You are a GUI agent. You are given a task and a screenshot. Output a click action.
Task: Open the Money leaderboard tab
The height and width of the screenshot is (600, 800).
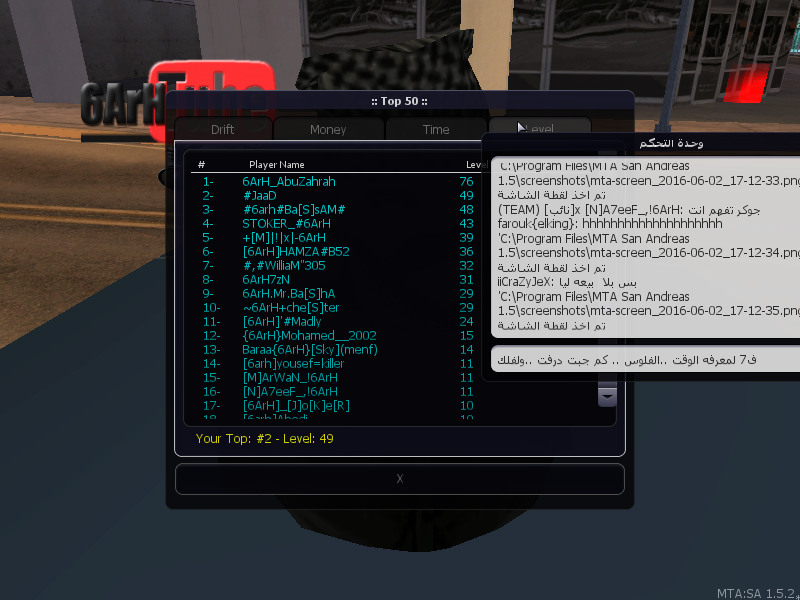(x=328, y=130)
